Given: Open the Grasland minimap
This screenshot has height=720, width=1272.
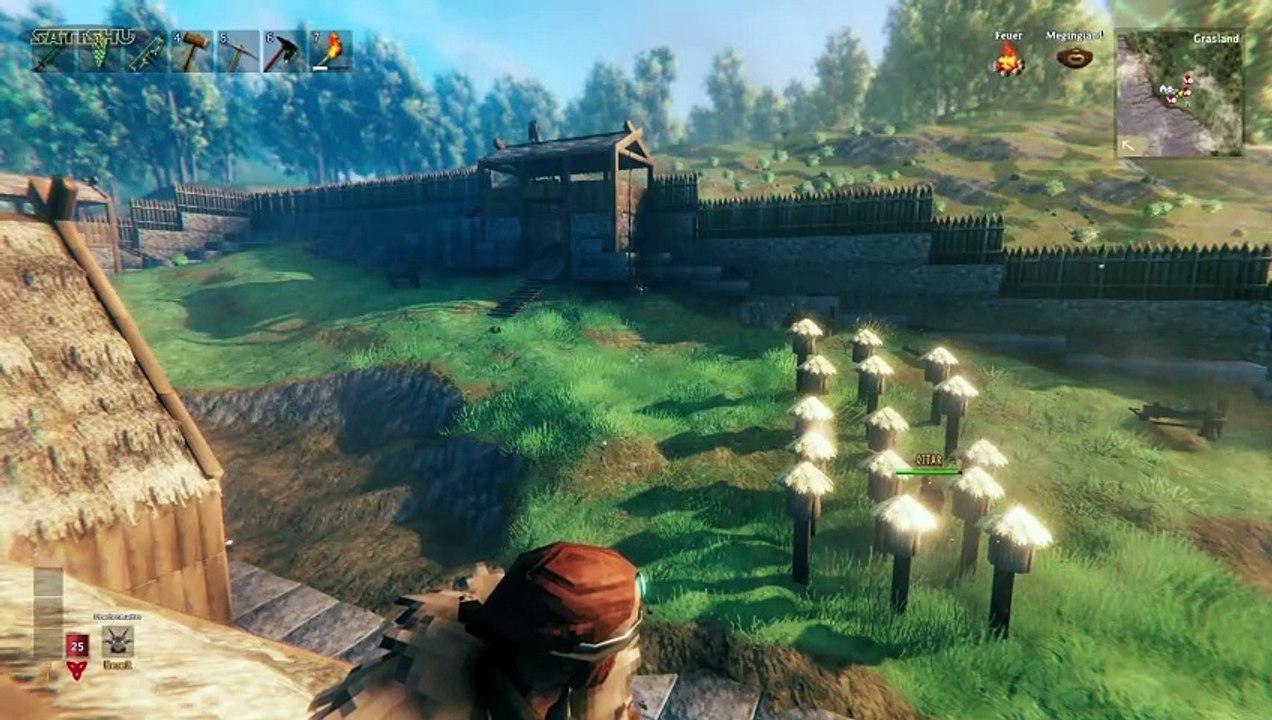Looking at the screenshot, I should [1179, 92].
